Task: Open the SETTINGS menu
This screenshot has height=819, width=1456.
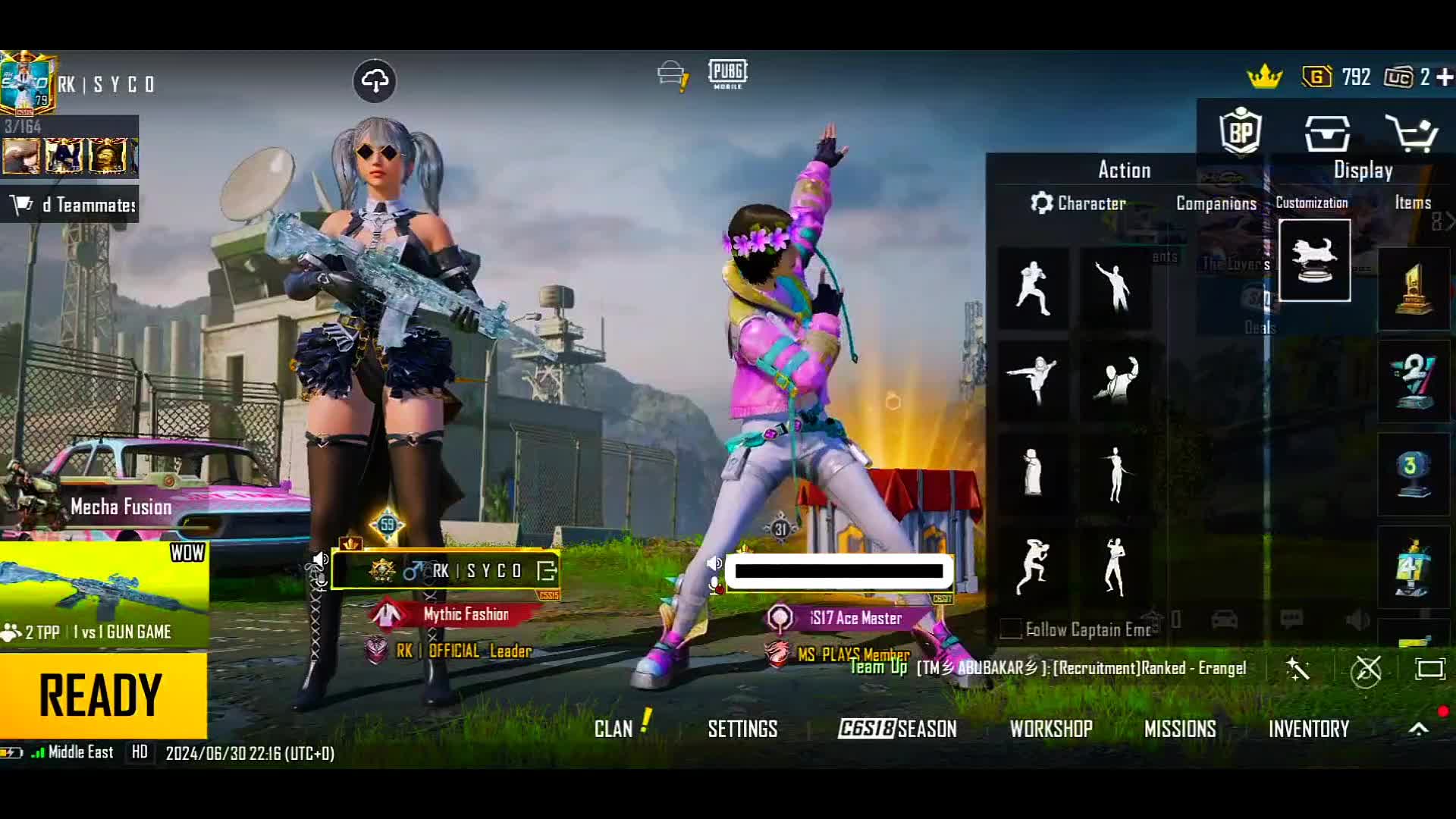Action: tap(742, 729)
